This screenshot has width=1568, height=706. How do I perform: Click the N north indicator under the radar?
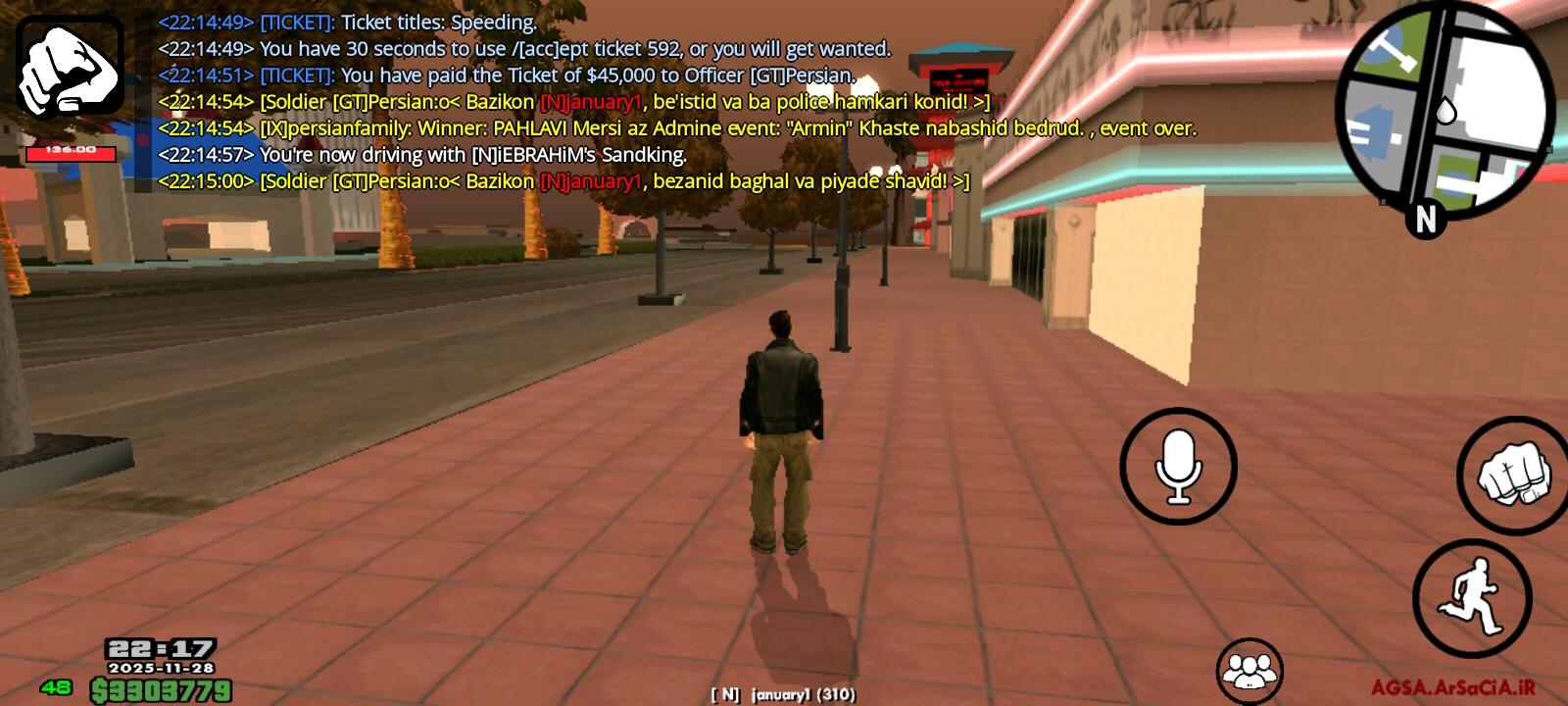(1426, 221)
